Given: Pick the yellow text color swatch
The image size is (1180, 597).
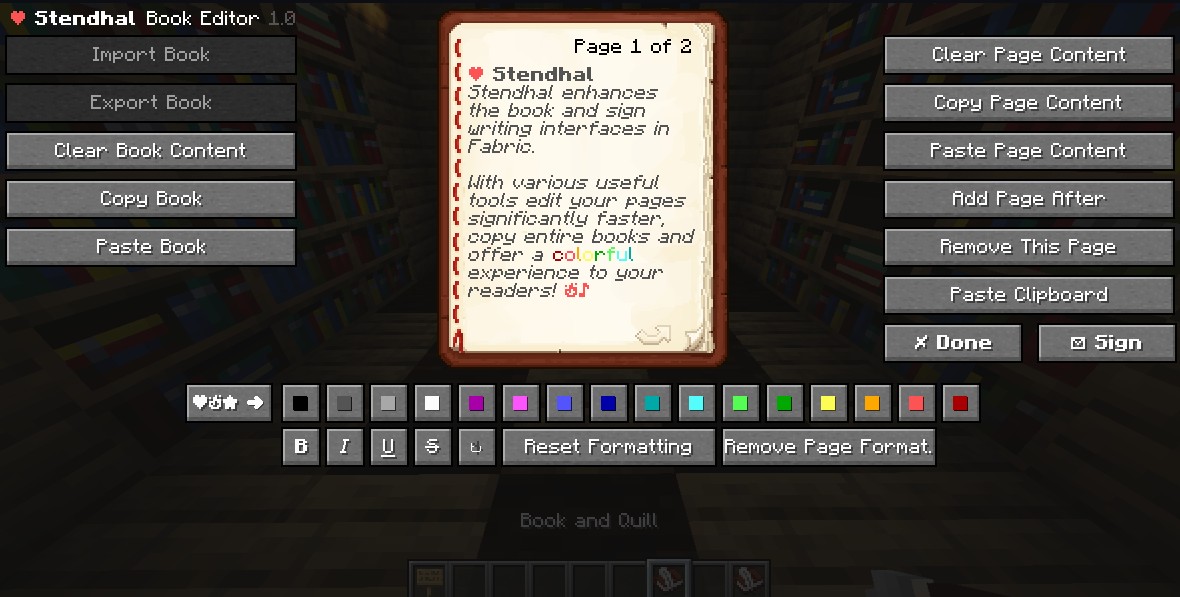Looking at the screenshot, I should [828, 404].
